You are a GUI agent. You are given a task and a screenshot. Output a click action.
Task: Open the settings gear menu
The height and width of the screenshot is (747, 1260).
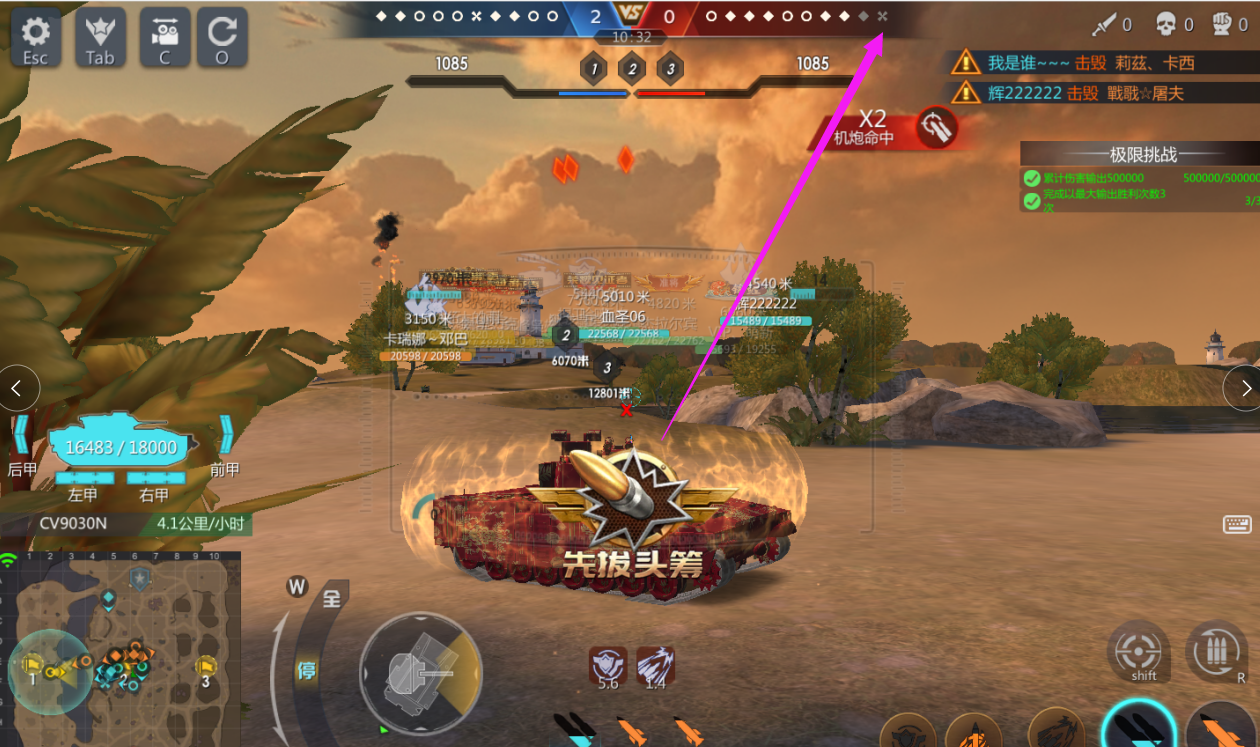[x=36, y=38]
